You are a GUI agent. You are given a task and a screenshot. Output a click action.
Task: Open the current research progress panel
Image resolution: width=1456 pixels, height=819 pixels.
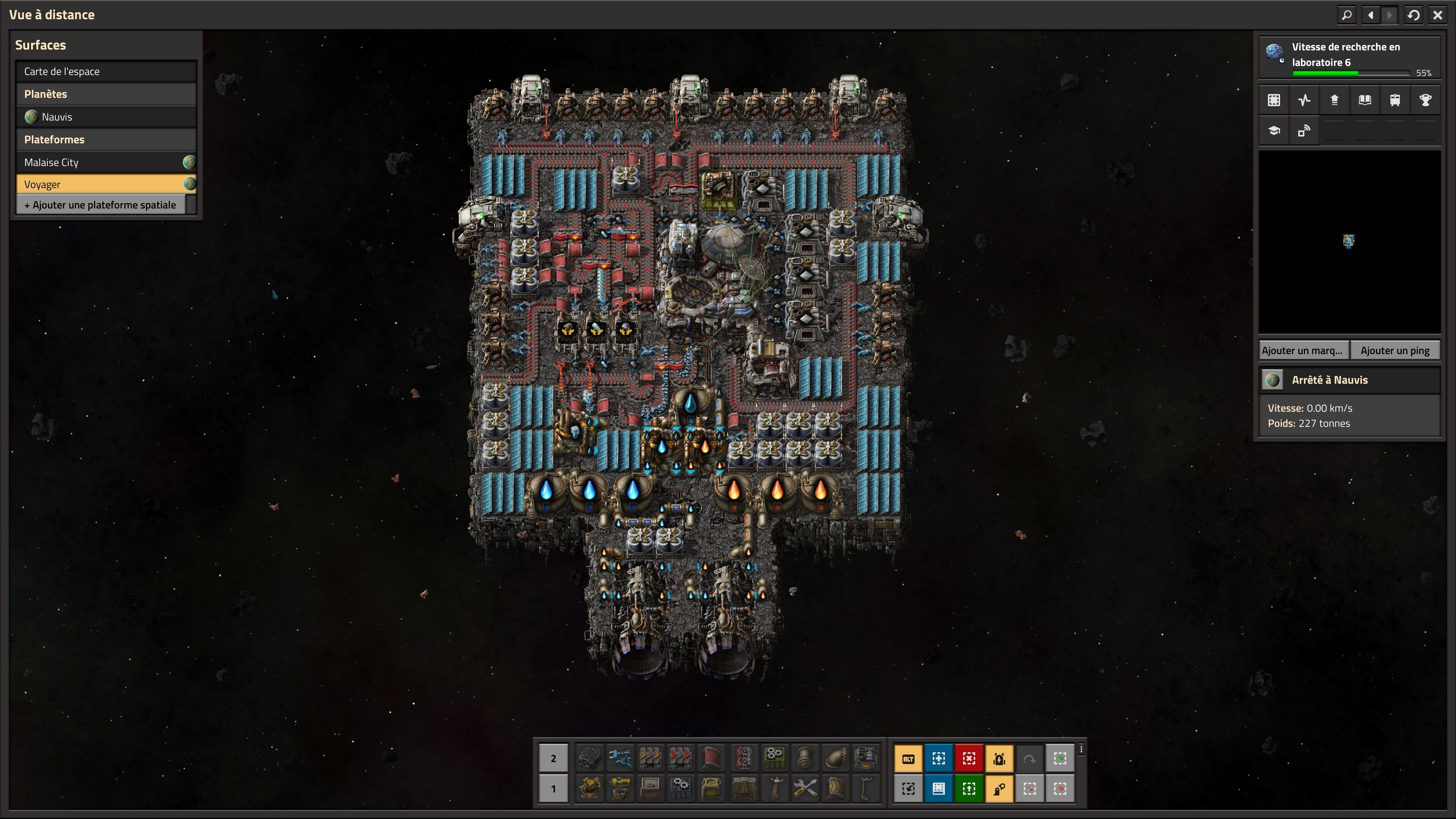[1349, 57]
